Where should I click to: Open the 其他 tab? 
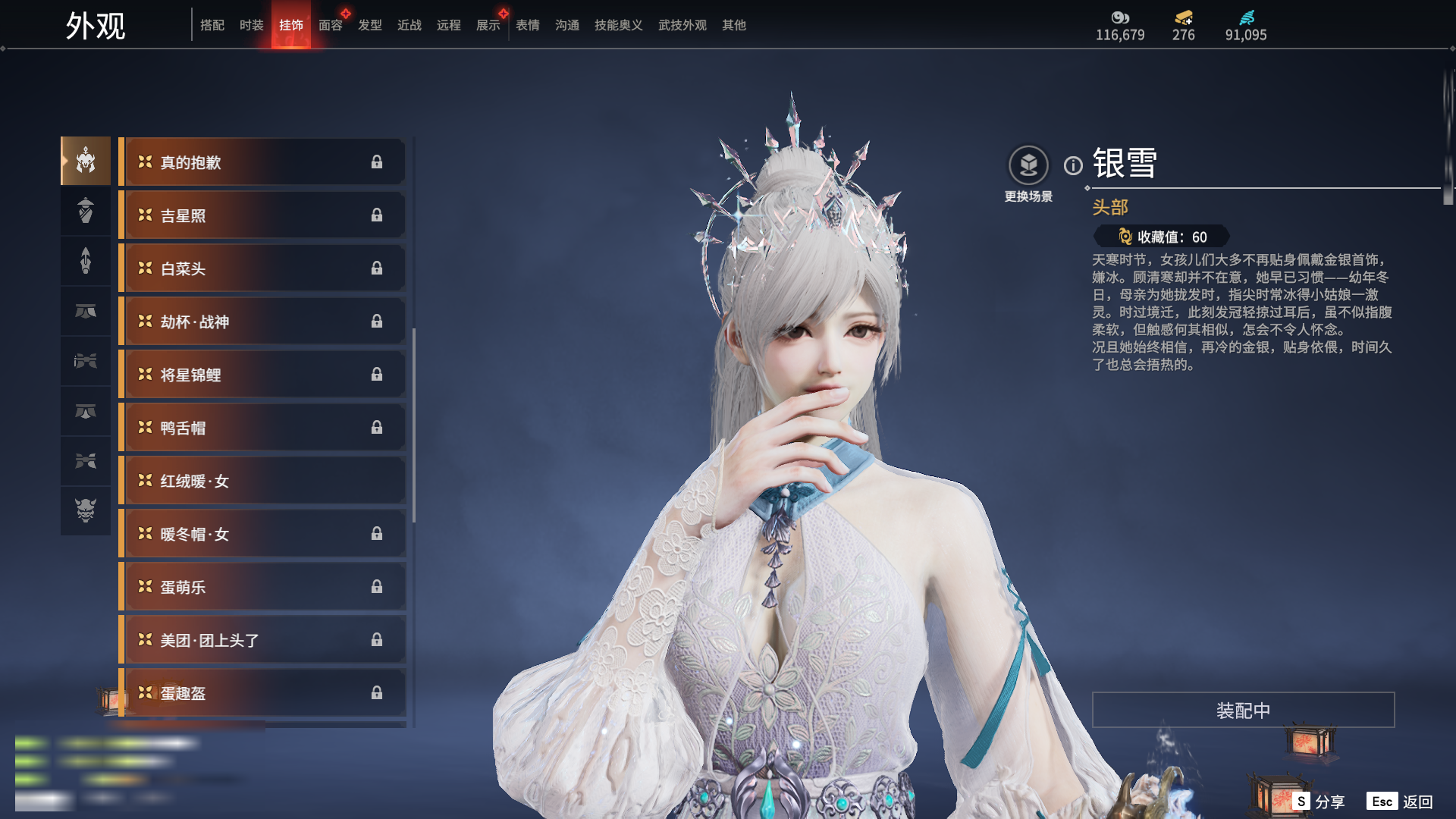[x=733, y=25]
